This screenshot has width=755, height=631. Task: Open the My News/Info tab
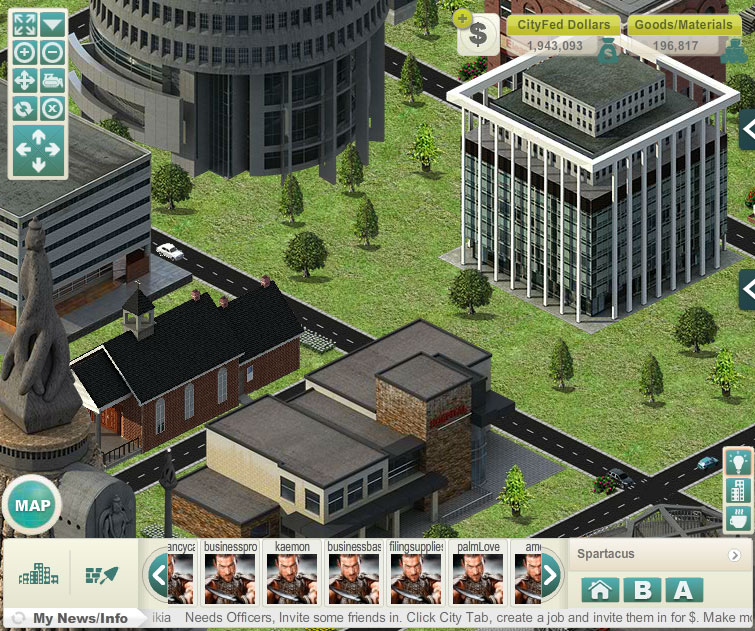point(78,618)
